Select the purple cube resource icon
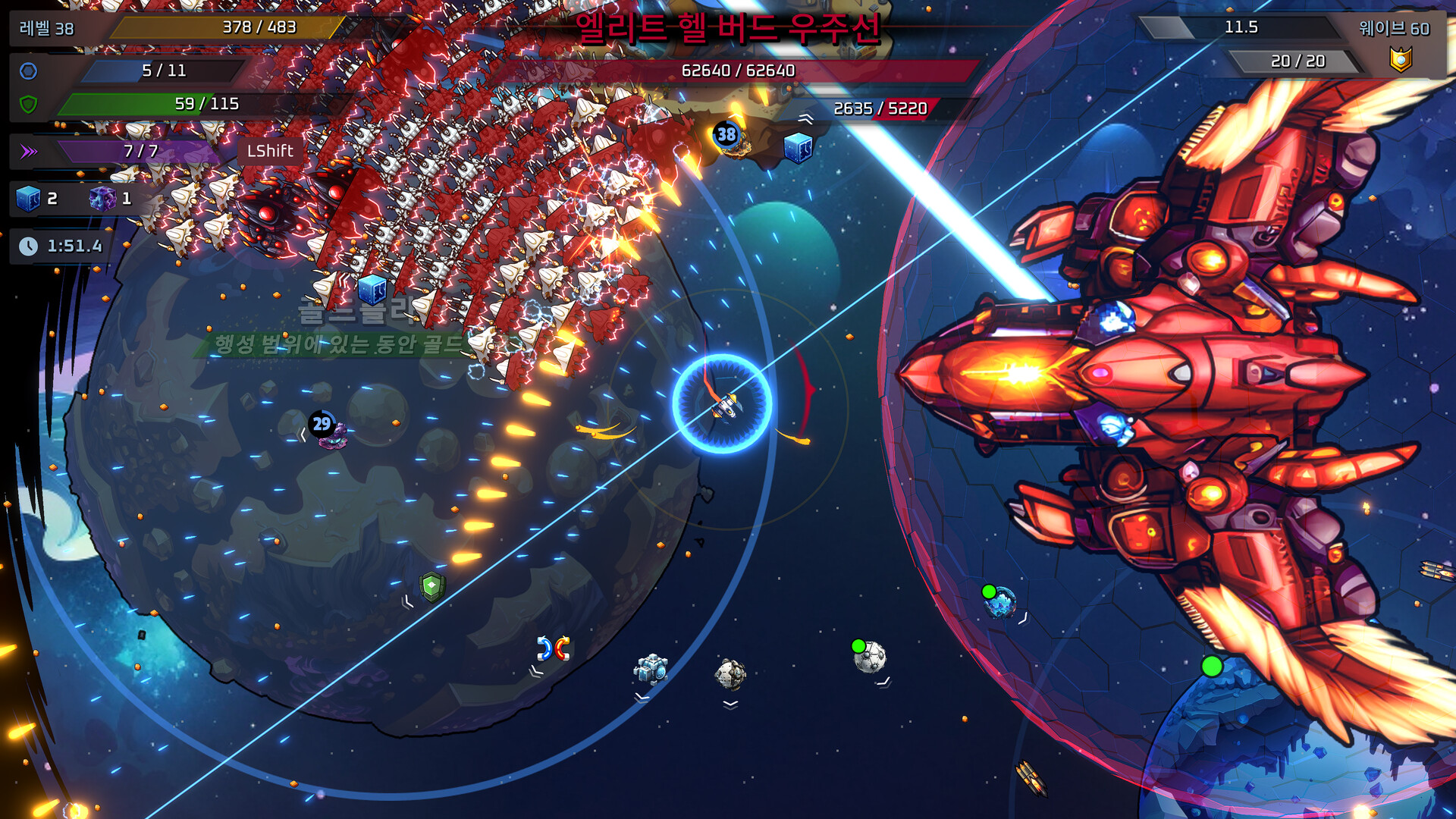 pos(102,199)
